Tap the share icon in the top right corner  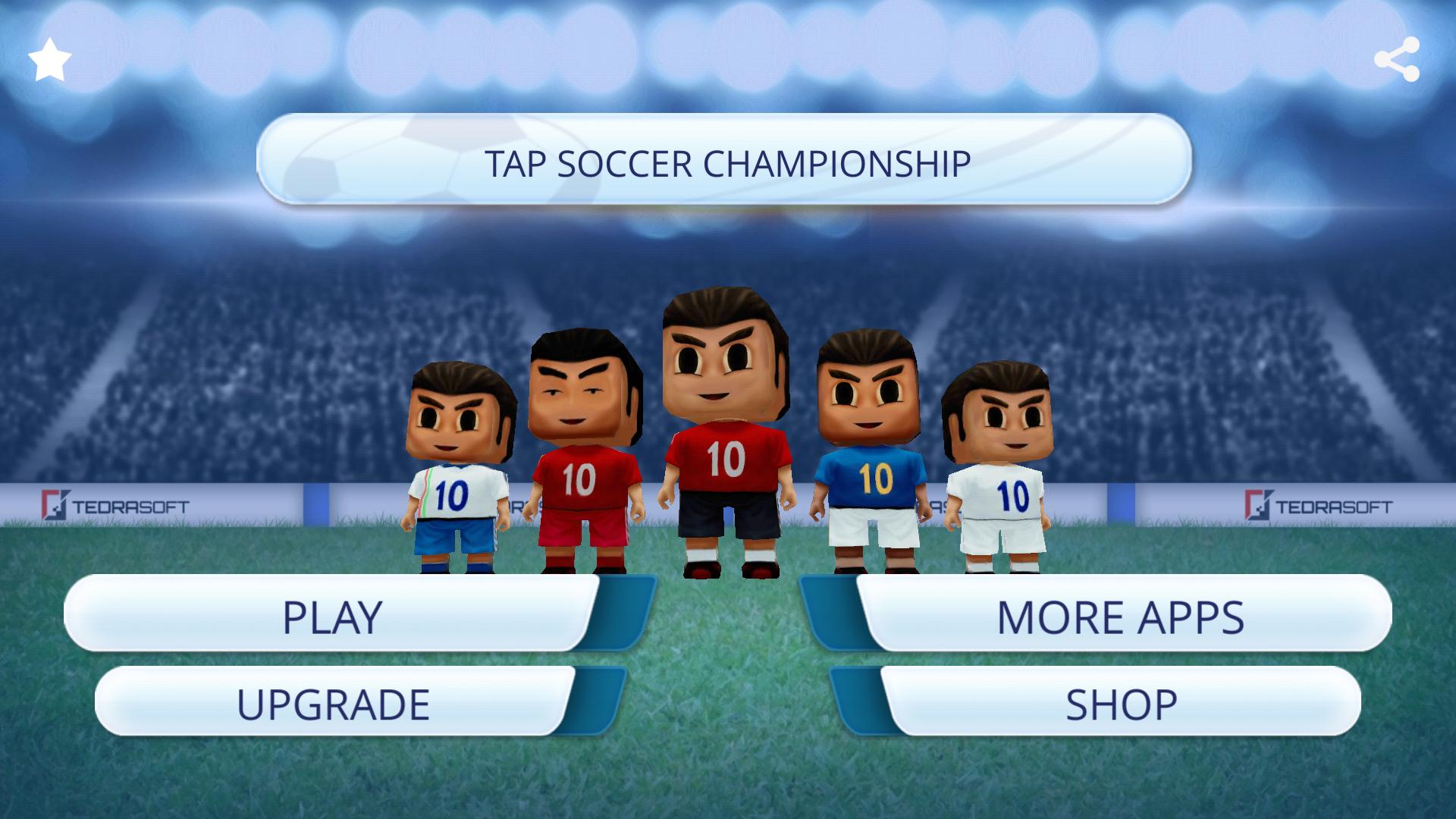[1399, 59]
